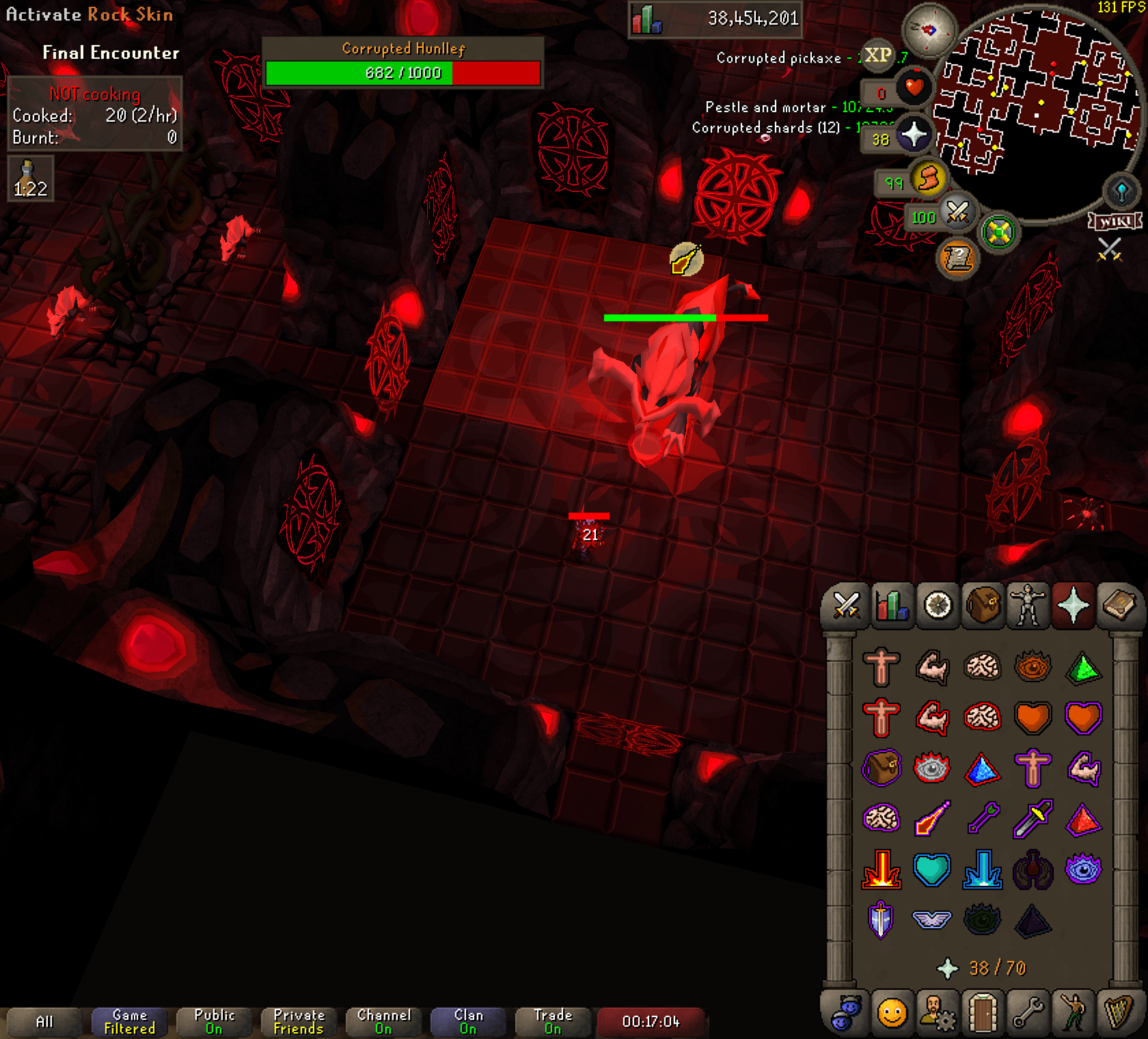
Task: Activate the Protect from Magic prayer
Action: click(x=932, y=819)
